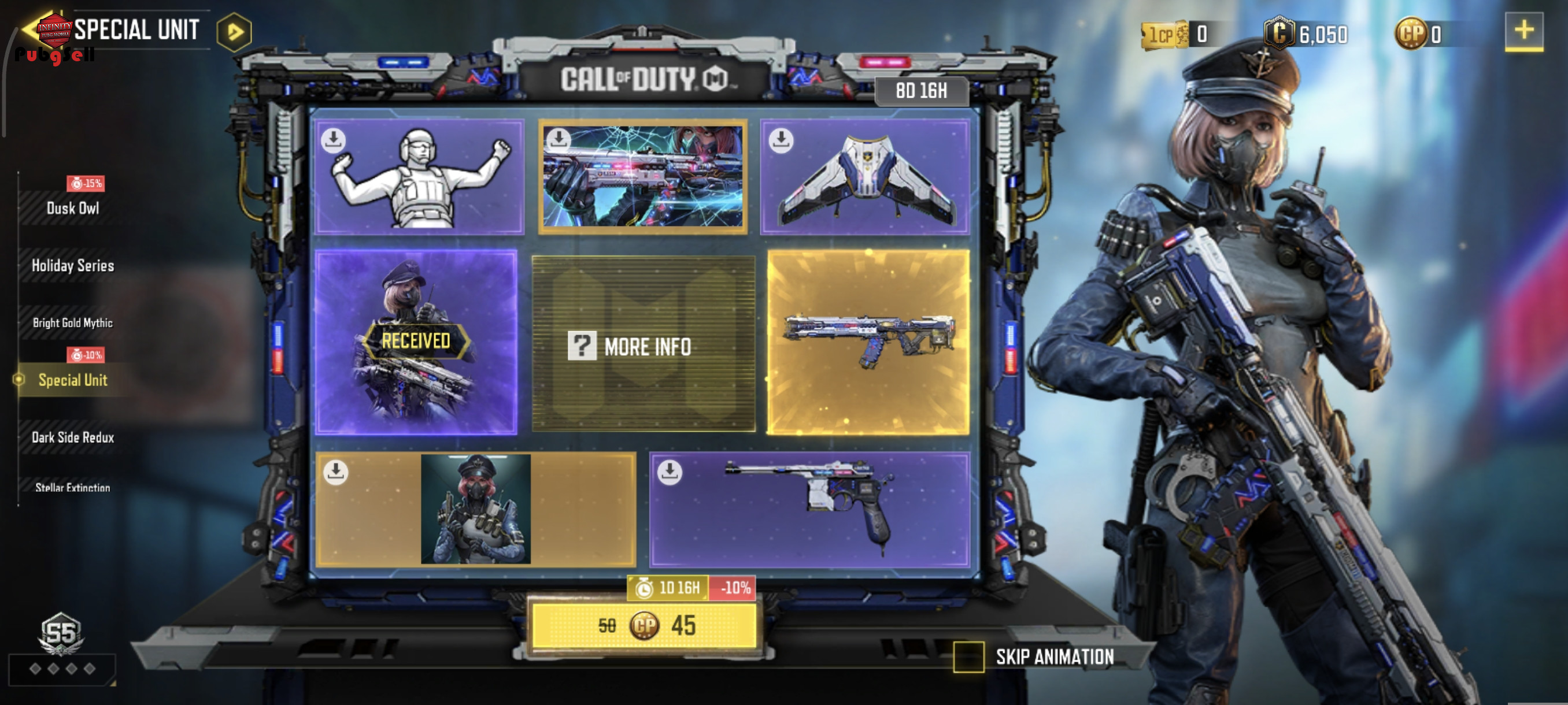Viewport: 1568px width, 705px height.
Task: Play the Special Unit preview video
Action: [x=234, y=32]
